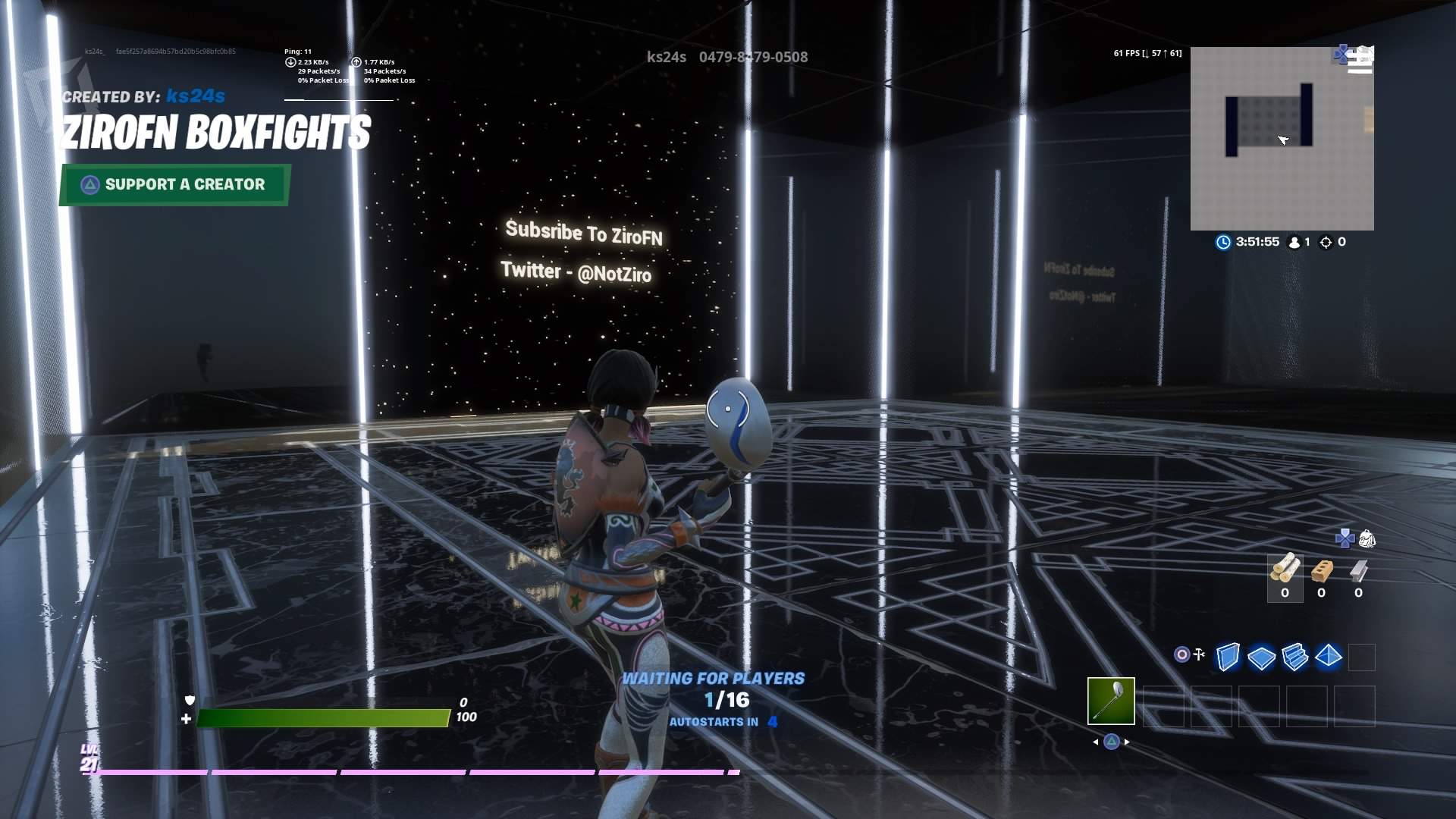Image resolution: width=1456 pixels, height=819 pixels.
Task: Open the minimap
Action: (1282, 140)
